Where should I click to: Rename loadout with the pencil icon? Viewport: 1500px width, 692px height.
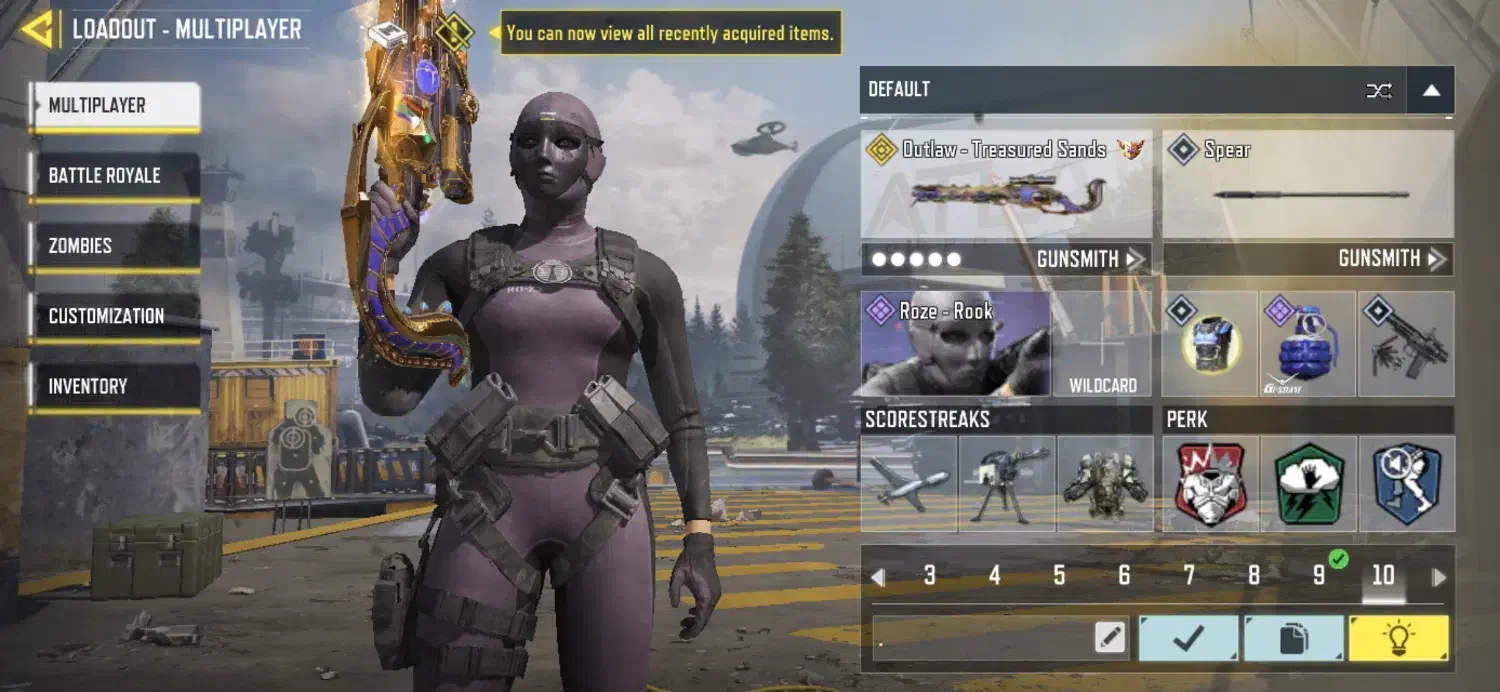click(x=1110, y=638)
